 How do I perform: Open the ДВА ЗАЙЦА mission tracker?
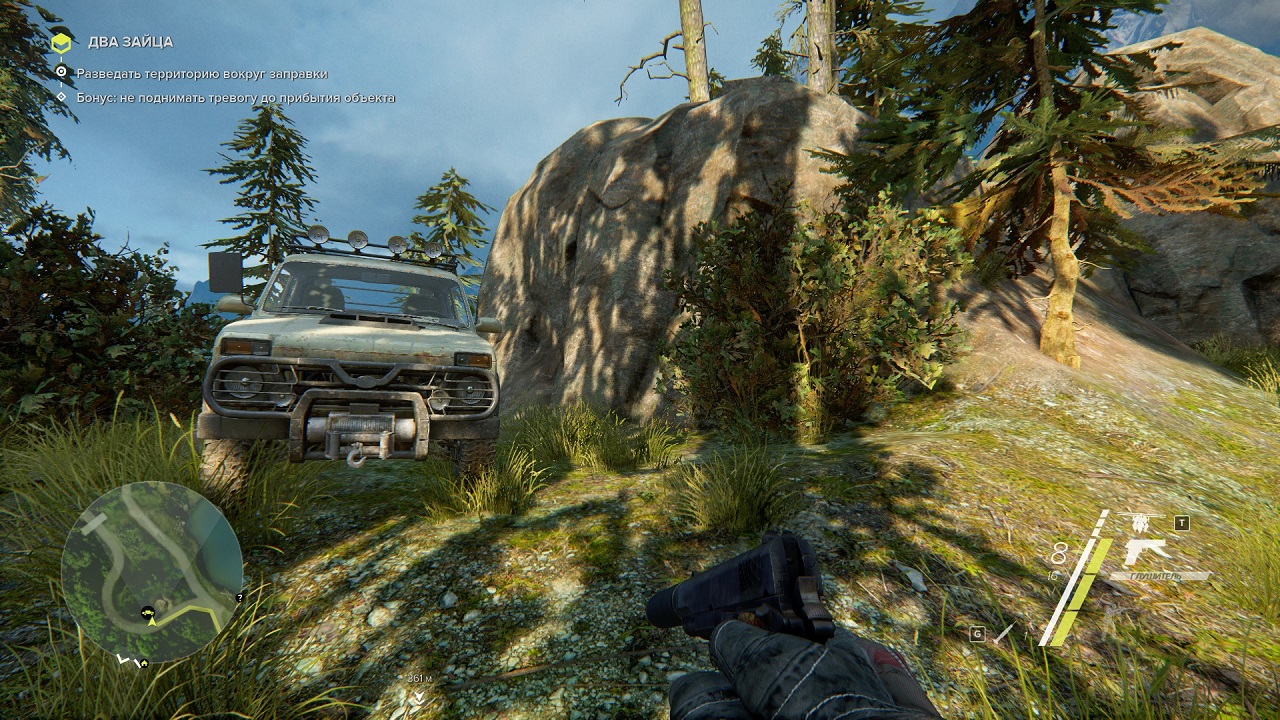click(130, 42)
